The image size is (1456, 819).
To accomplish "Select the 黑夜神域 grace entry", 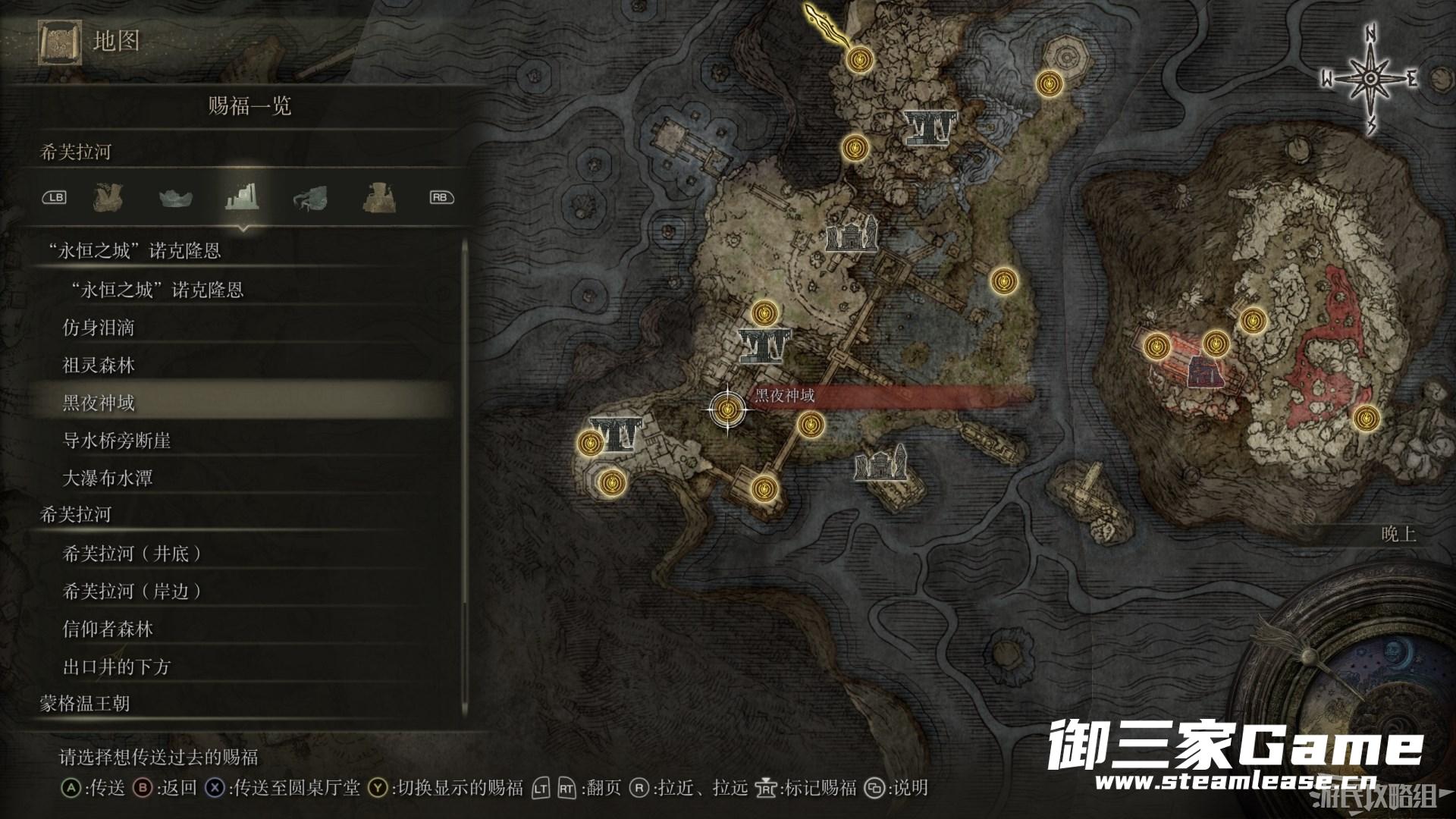I will point(99,402).
